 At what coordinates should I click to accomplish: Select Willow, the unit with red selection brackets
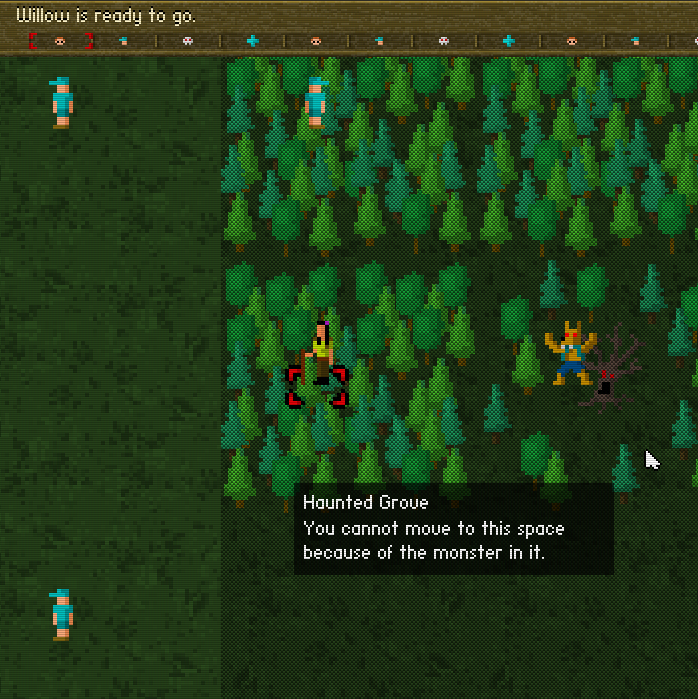[318, 360]
